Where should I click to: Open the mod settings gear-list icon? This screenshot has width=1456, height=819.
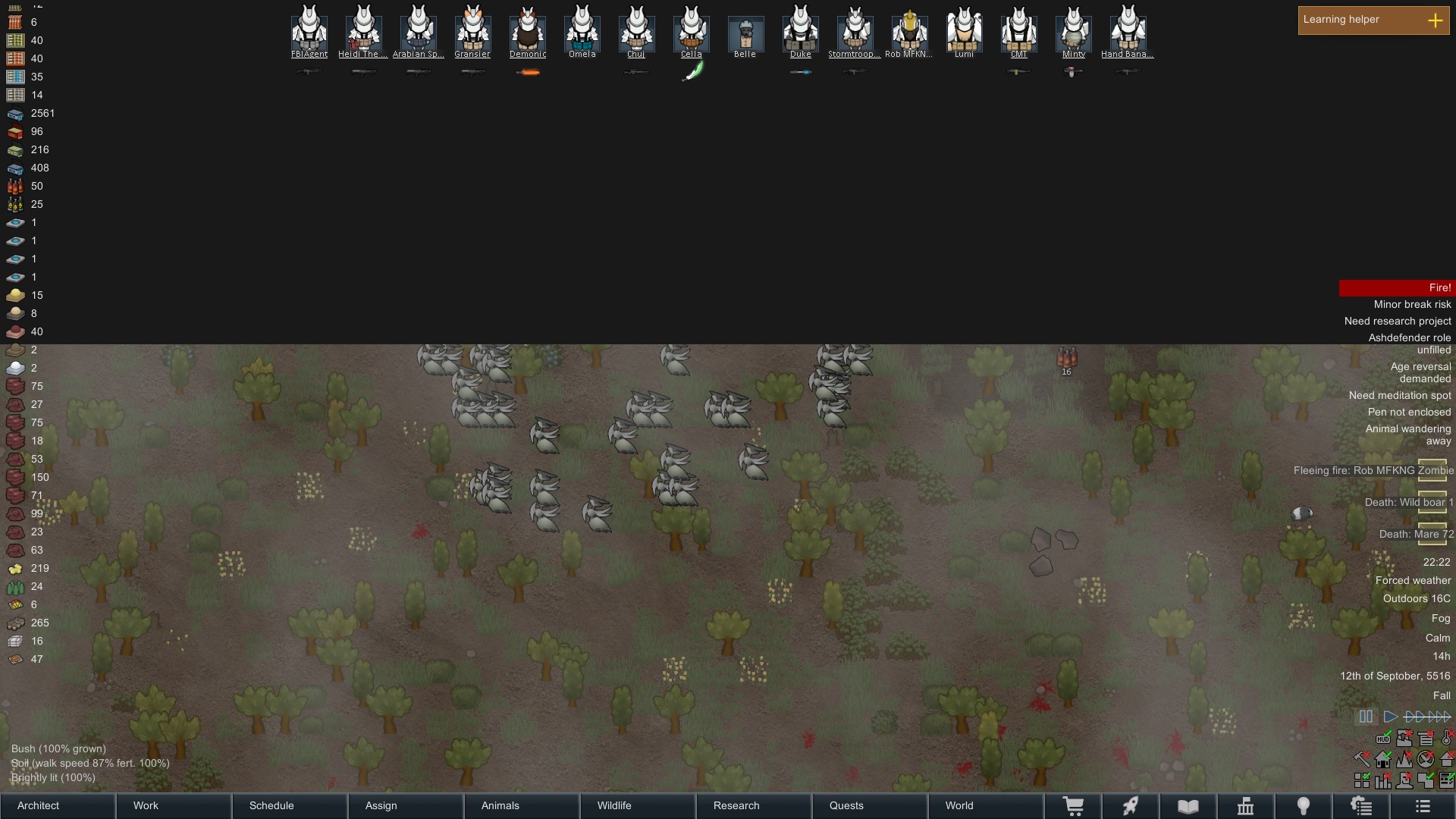(x=1361, y=806)
